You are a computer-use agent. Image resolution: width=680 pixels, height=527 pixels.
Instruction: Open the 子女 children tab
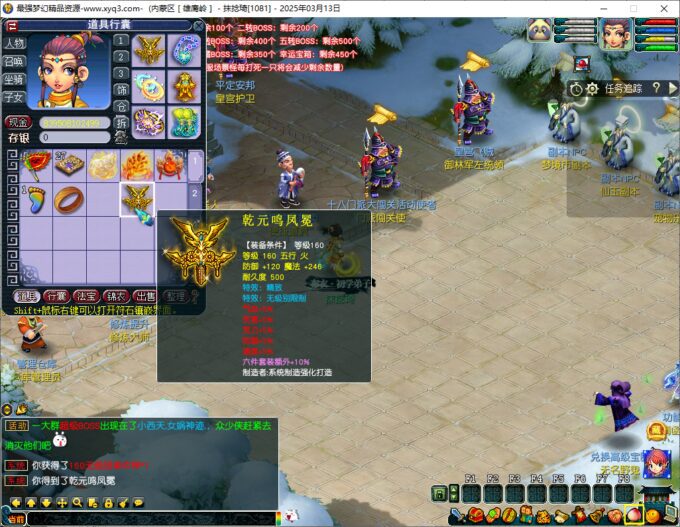(14, 98)
